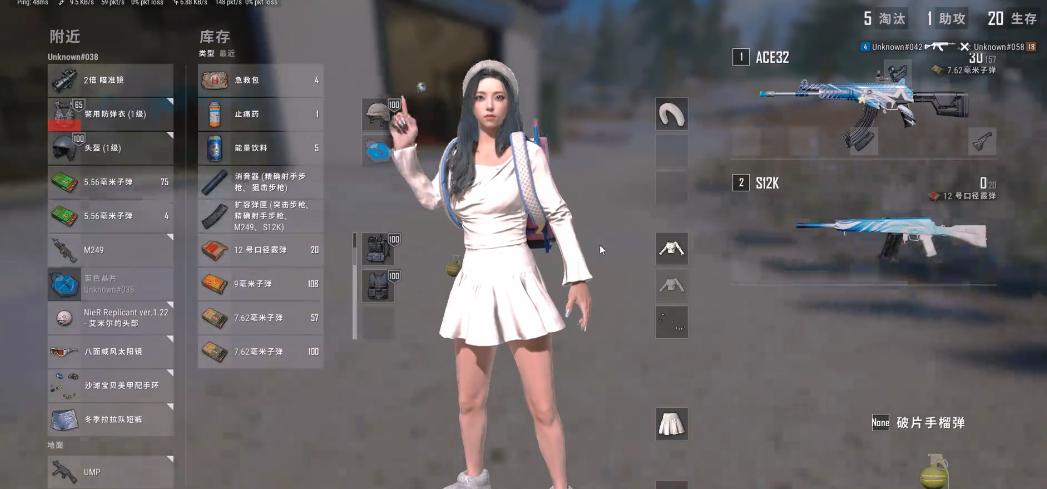This screenshot has height=489, width=1047.
Task: Select the painkillers (止痛药) in inventory
Action: click(x=260, y=114)
